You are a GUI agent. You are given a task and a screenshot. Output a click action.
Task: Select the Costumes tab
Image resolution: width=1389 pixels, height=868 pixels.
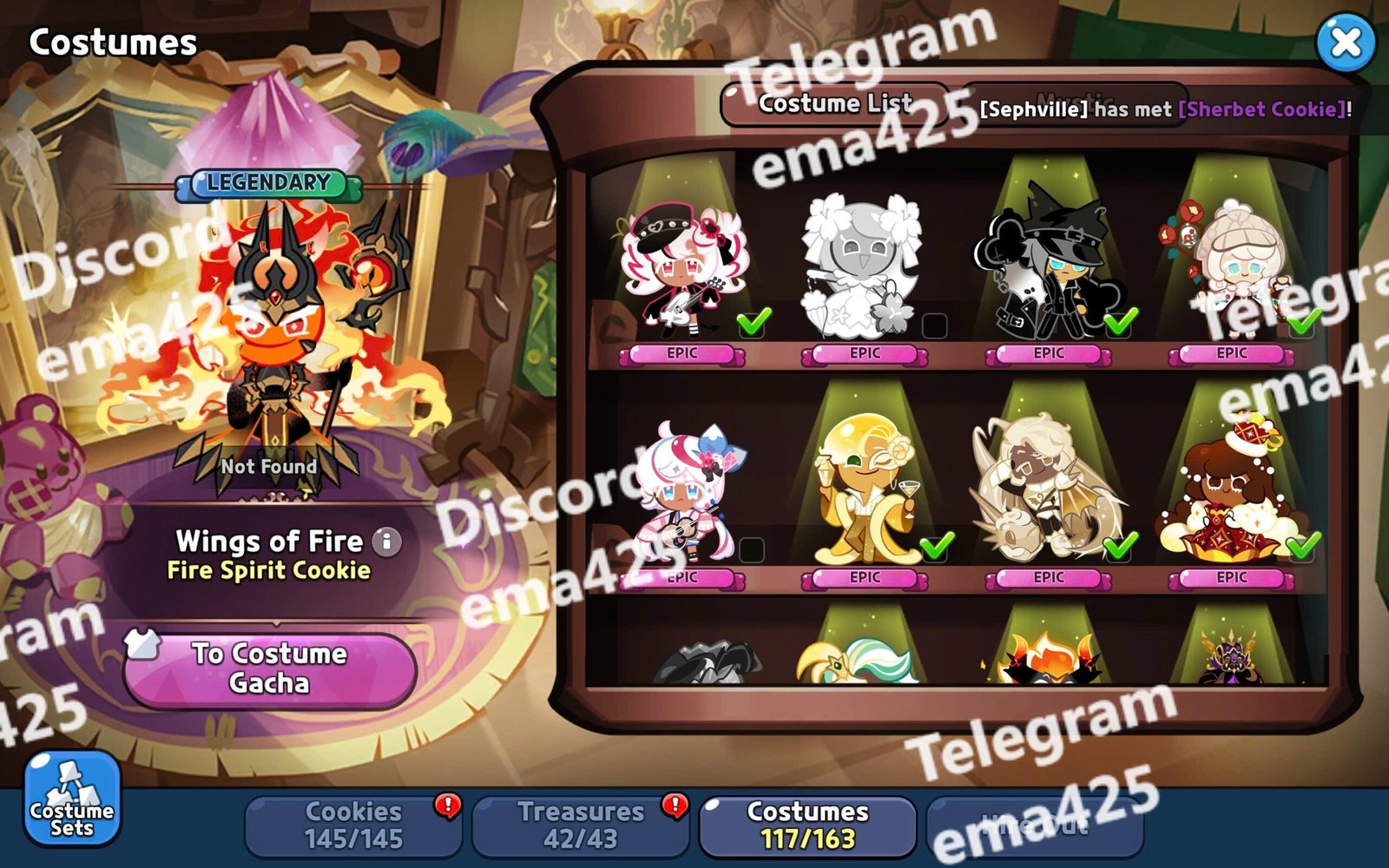click(807, 825)
